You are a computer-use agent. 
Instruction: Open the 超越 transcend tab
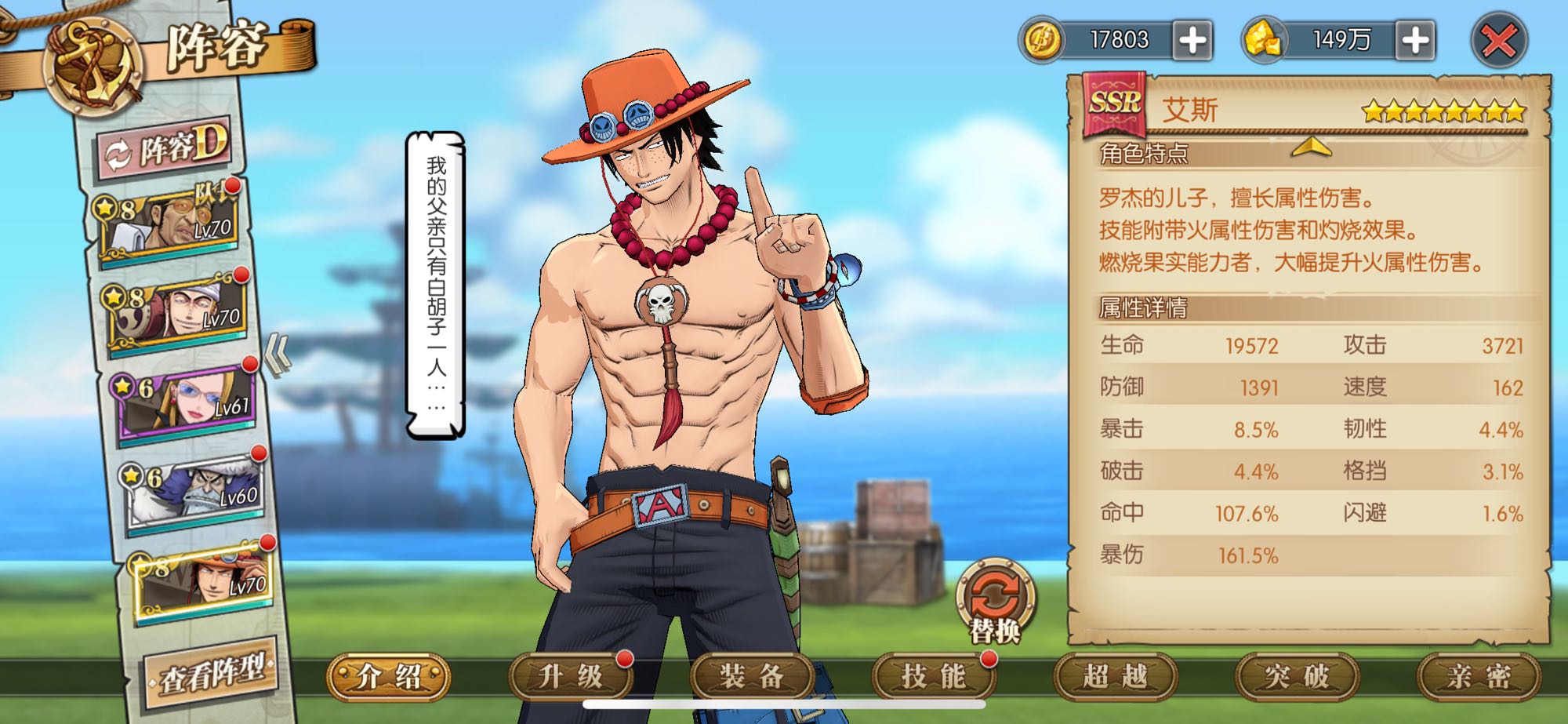point(1115,676)
